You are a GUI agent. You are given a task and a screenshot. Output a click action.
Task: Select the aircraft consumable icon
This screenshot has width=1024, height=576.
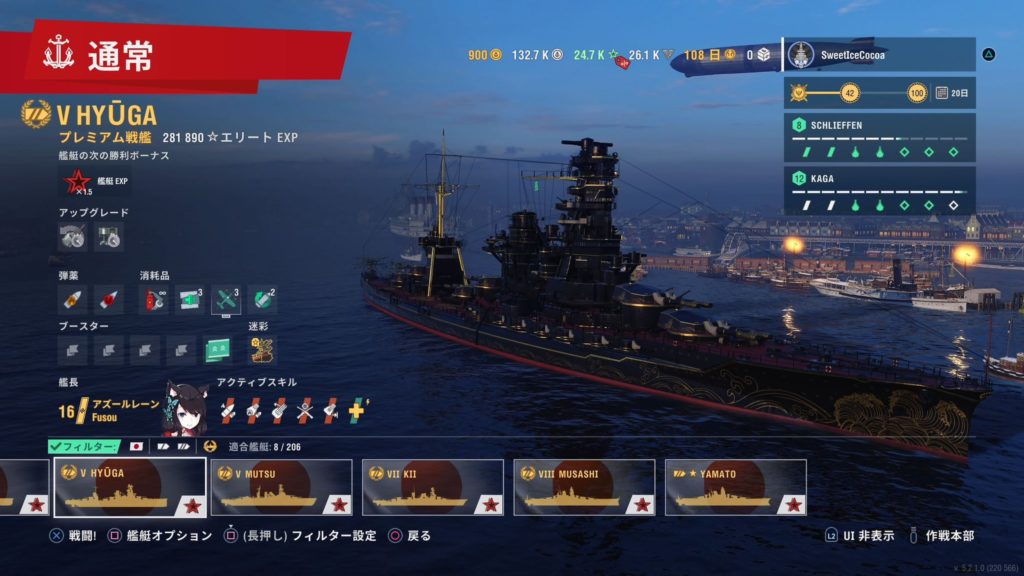point(226,298)
